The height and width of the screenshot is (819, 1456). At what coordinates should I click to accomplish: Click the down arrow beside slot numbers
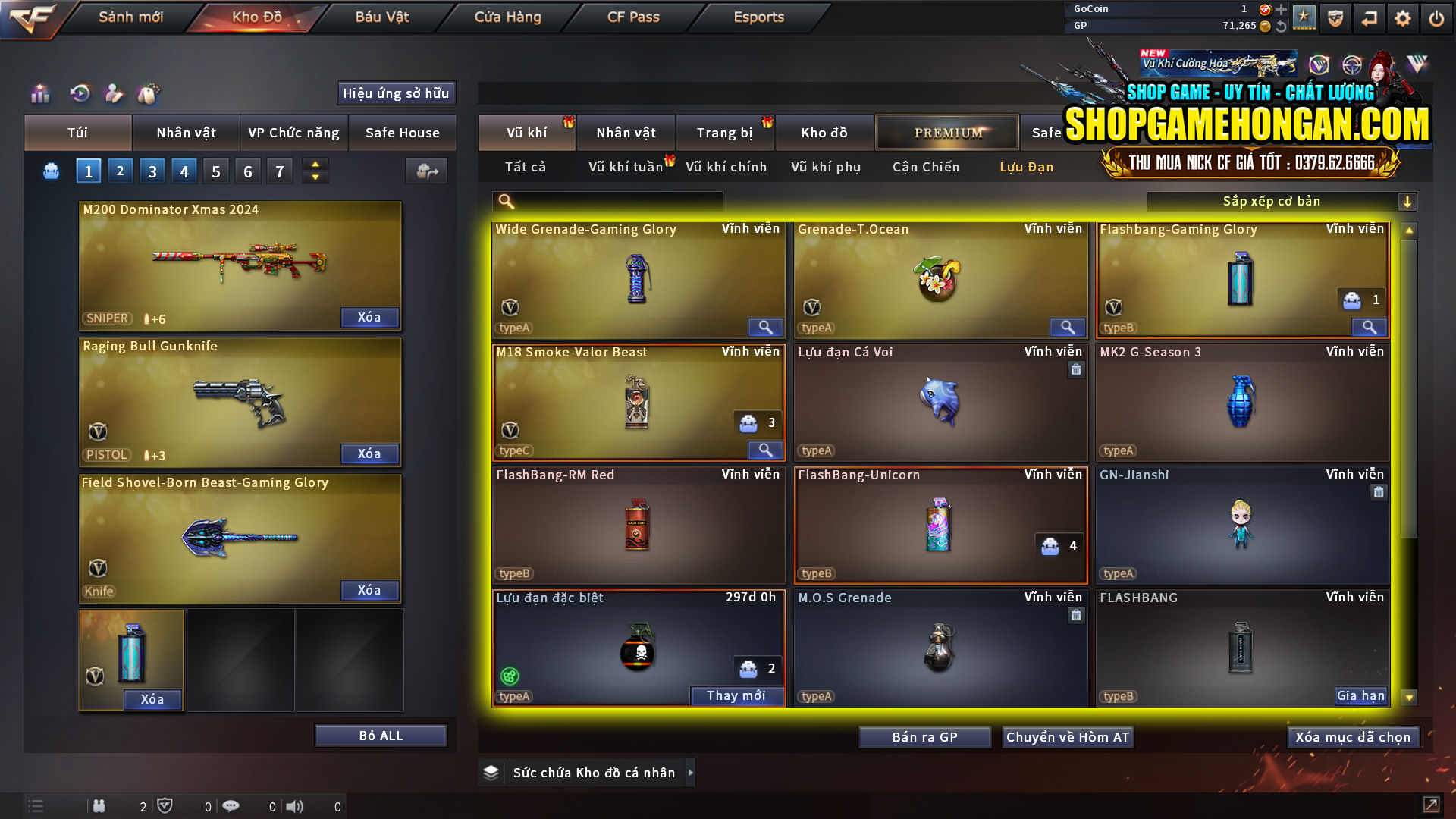click(x=315, y=177)
